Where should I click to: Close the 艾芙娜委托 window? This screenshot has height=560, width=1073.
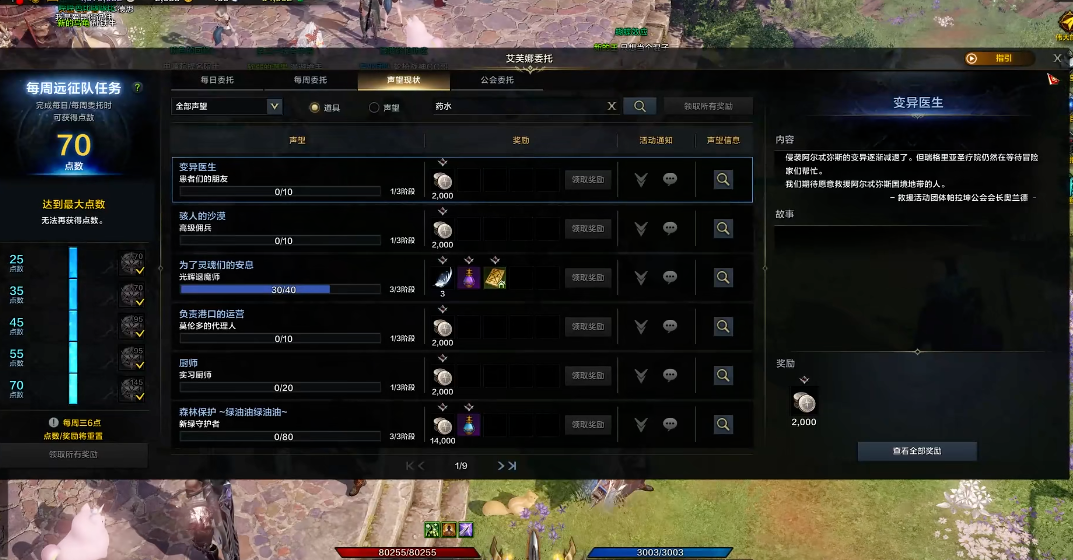point(1057,59)
